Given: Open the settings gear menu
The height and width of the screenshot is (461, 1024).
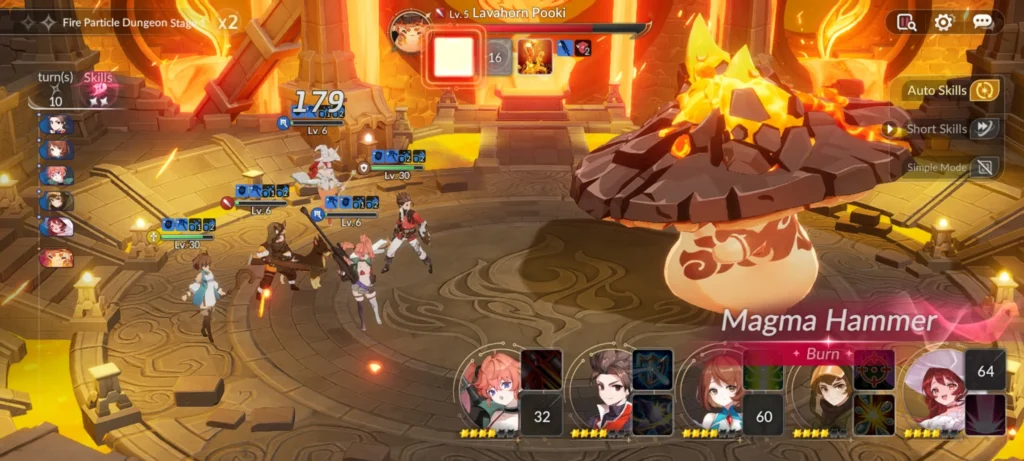Looking at the screenshot, I should click(x=943, y=22).
